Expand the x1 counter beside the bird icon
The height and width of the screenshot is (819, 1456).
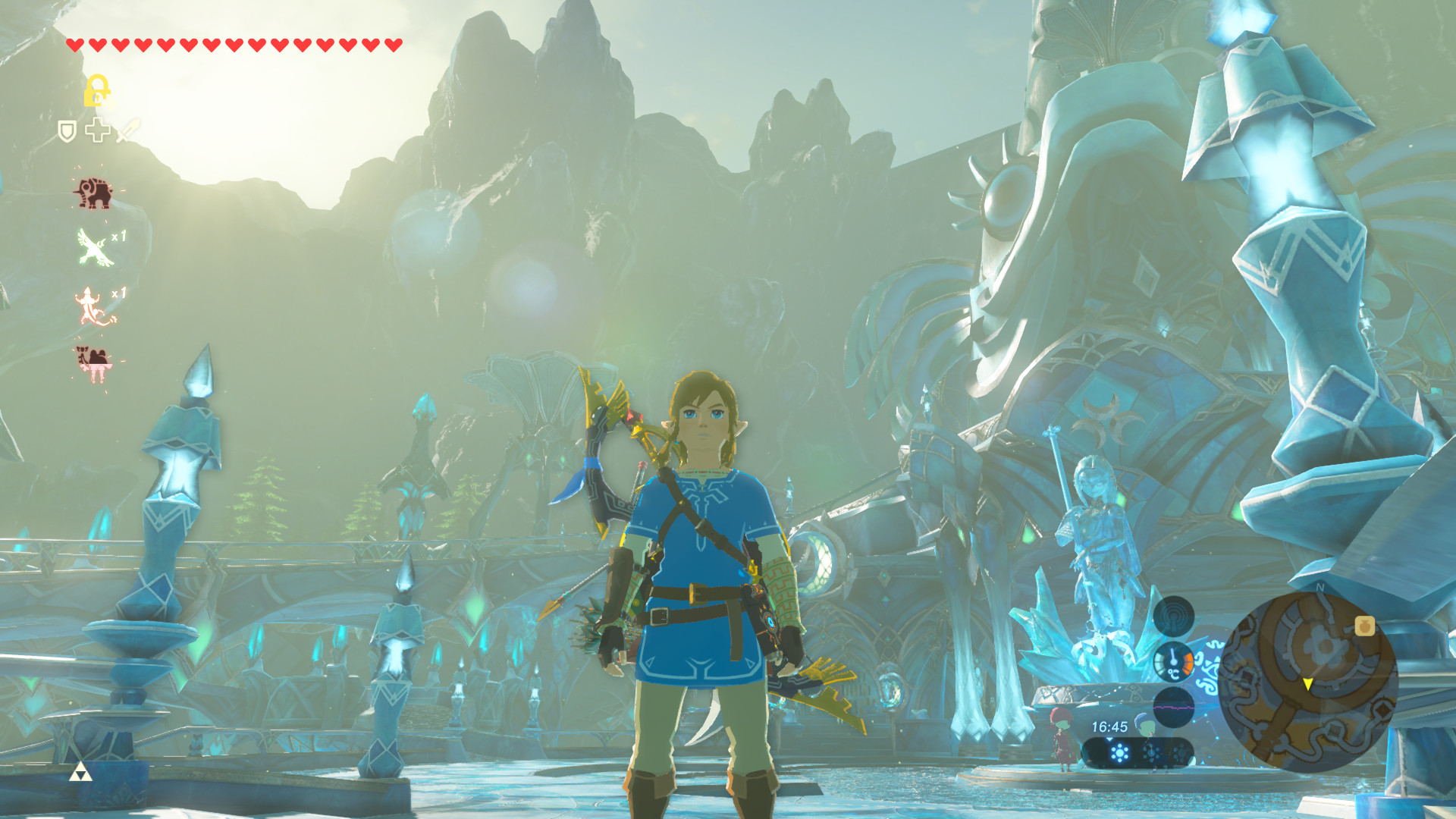click(x=118, y=236)
